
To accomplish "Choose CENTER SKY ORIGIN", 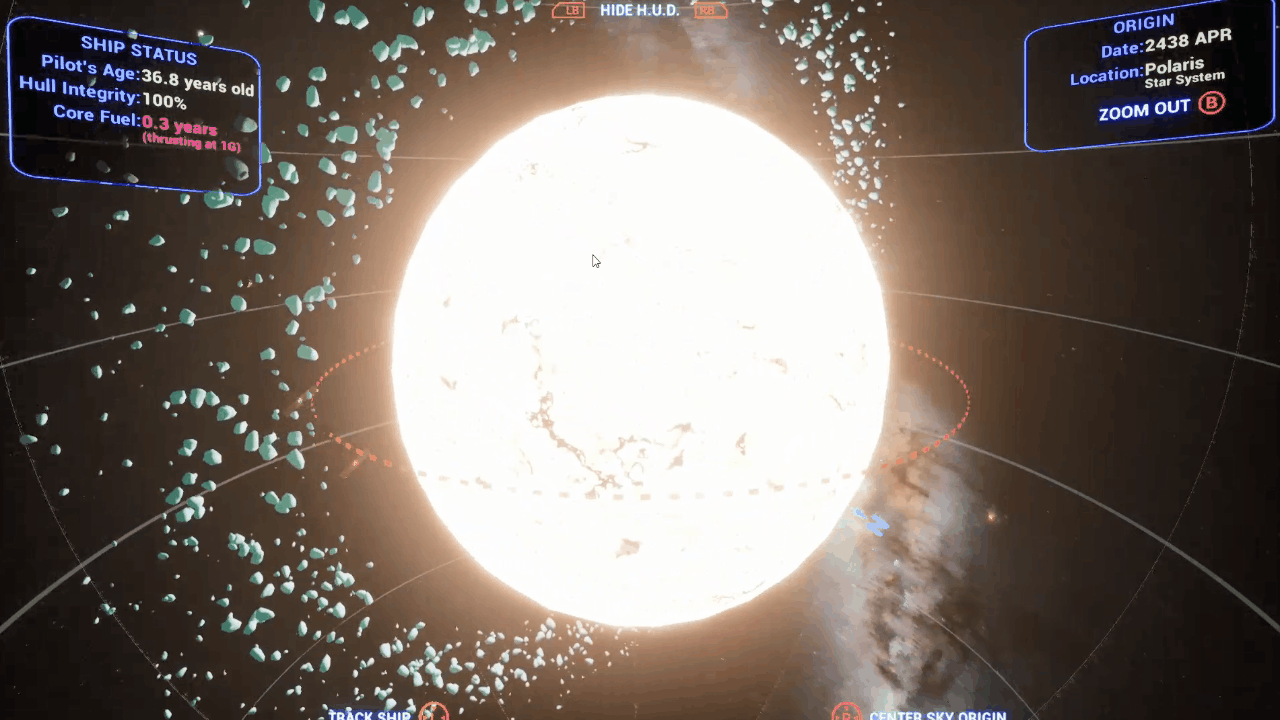I will click(936, 714).
